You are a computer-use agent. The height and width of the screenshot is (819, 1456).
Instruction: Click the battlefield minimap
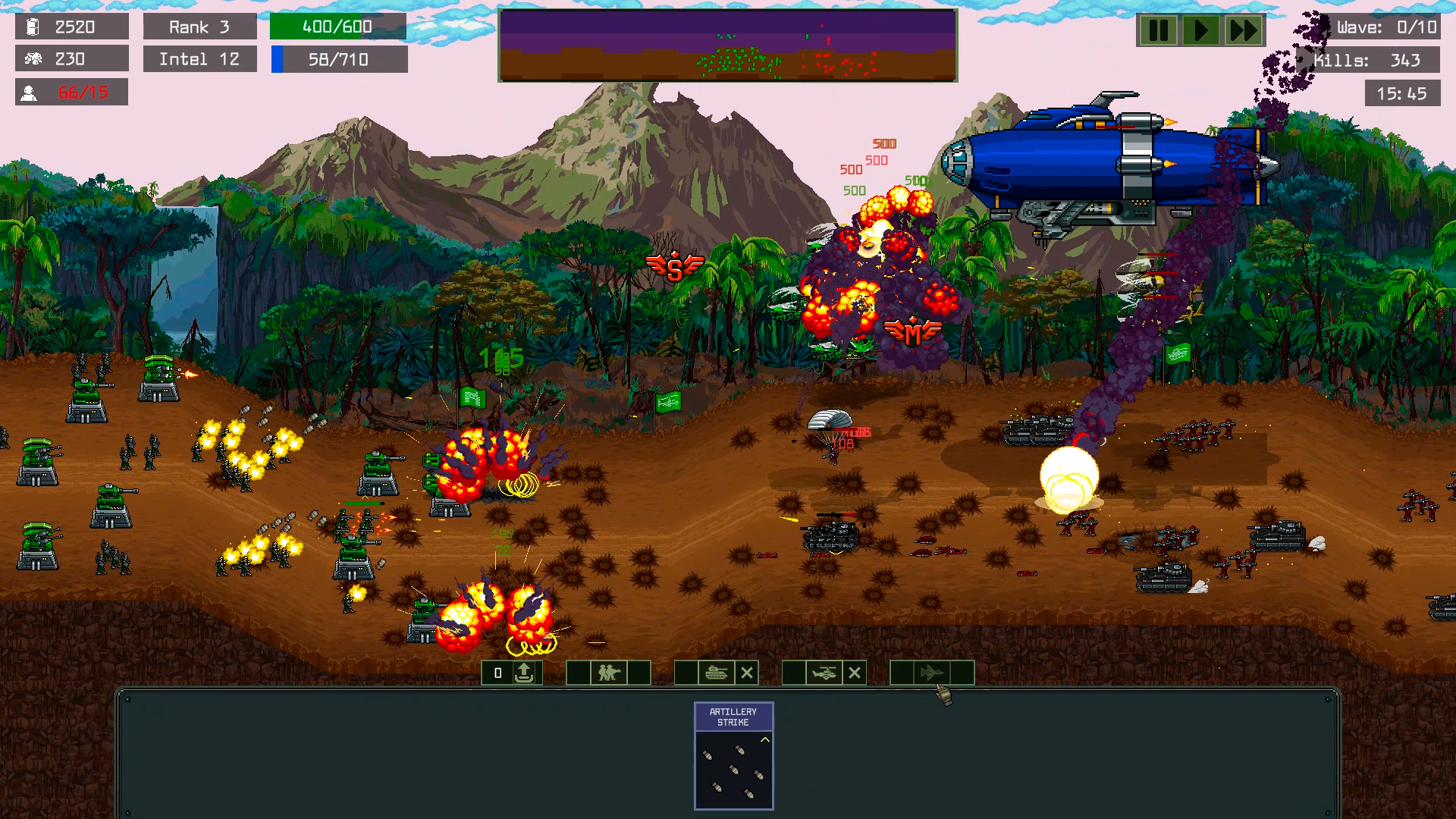tap(728, 45)
